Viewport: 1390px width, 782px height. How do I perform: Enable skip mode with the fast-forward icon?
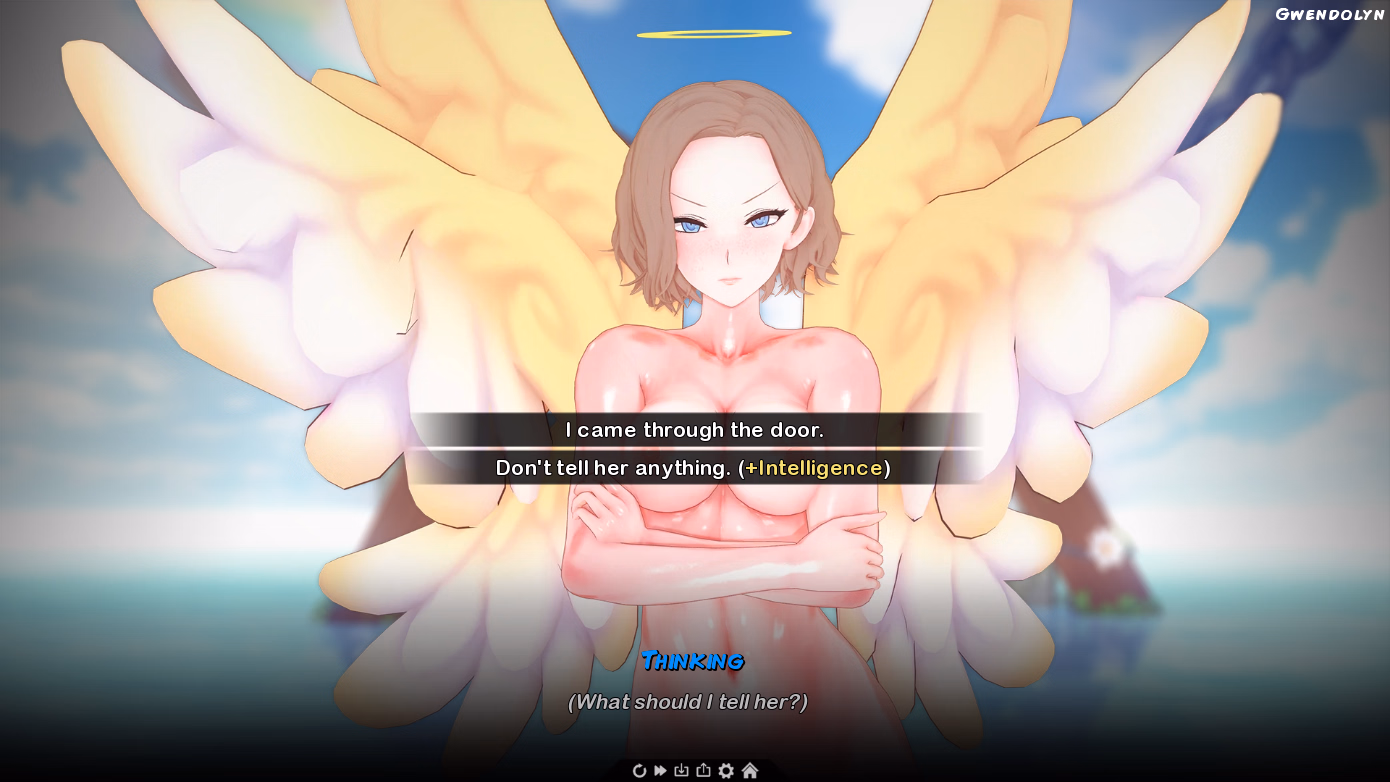[660, 770]
